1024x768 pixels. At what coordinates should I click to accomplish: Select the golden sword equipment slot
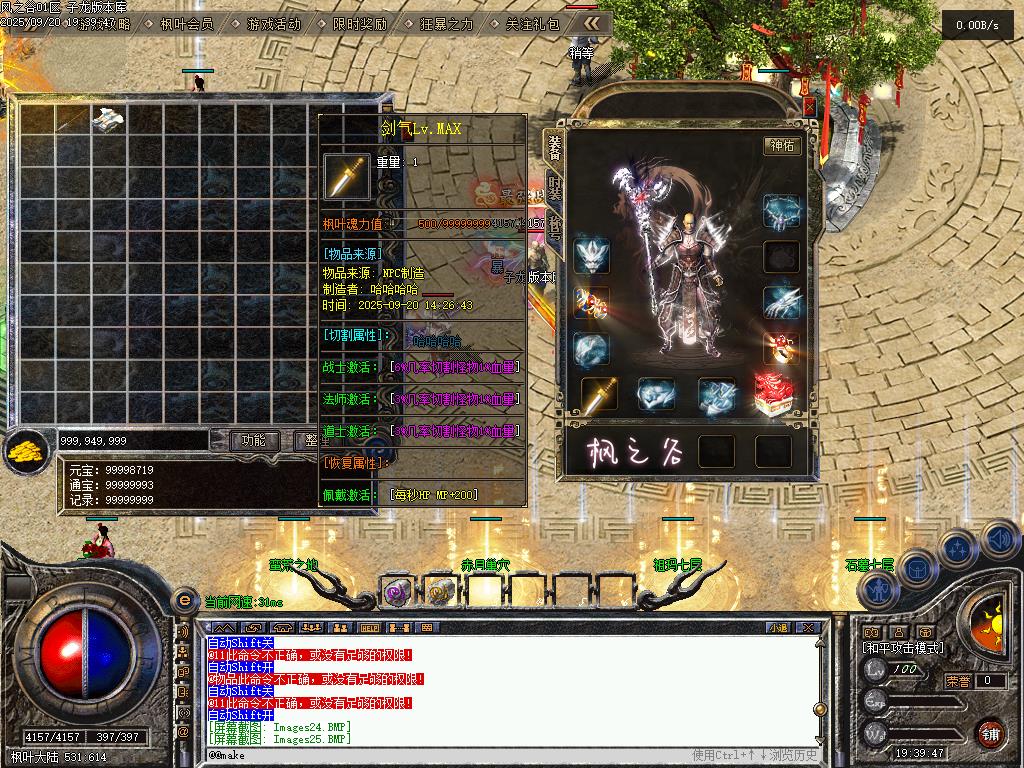(599, 395)
